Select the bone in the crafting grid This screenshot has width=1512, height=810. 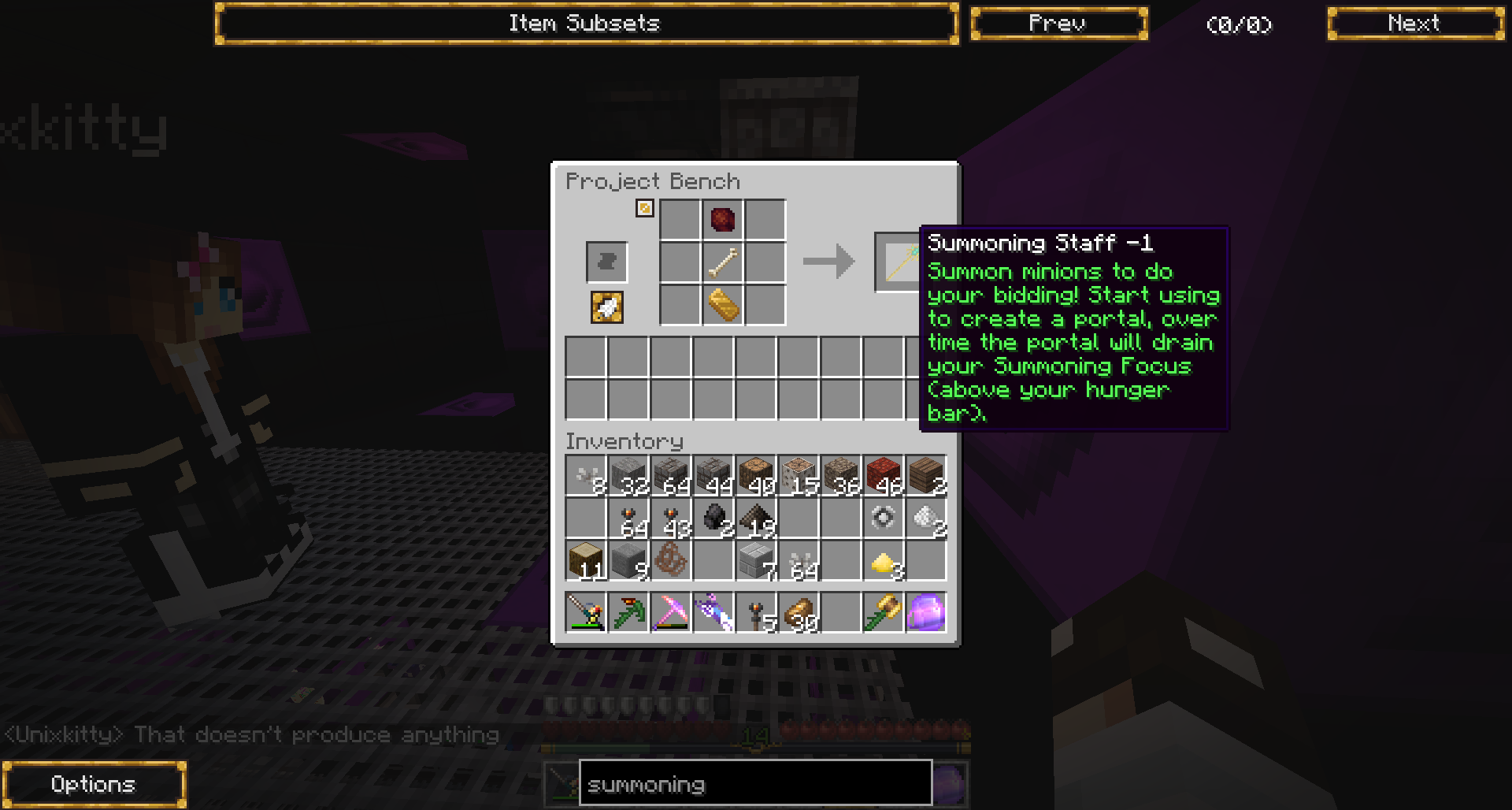(x=723, y=262)
